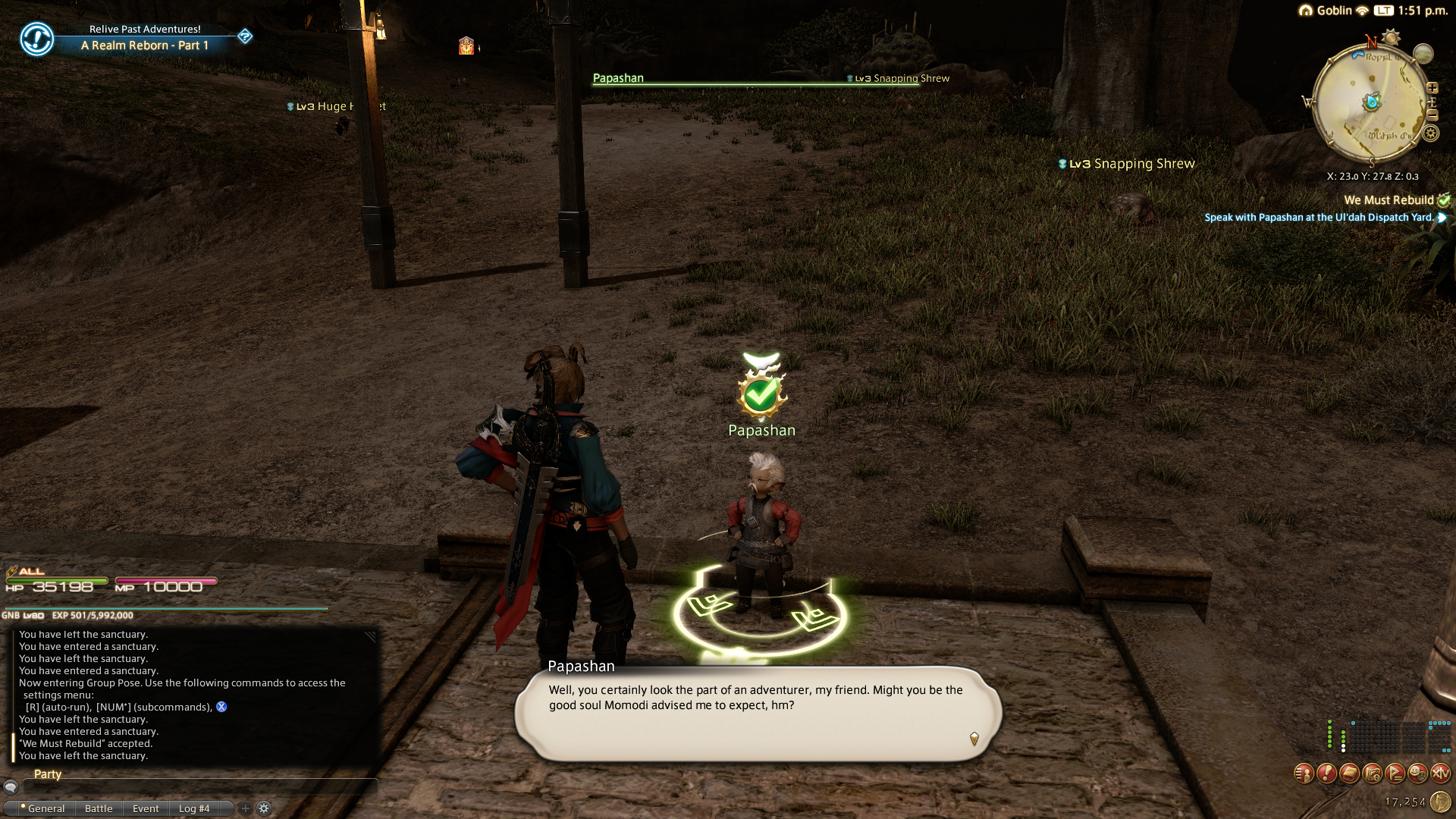Switch to the Event chat tab
Viewport: 1456px width, 819px height.
[146, 808]
